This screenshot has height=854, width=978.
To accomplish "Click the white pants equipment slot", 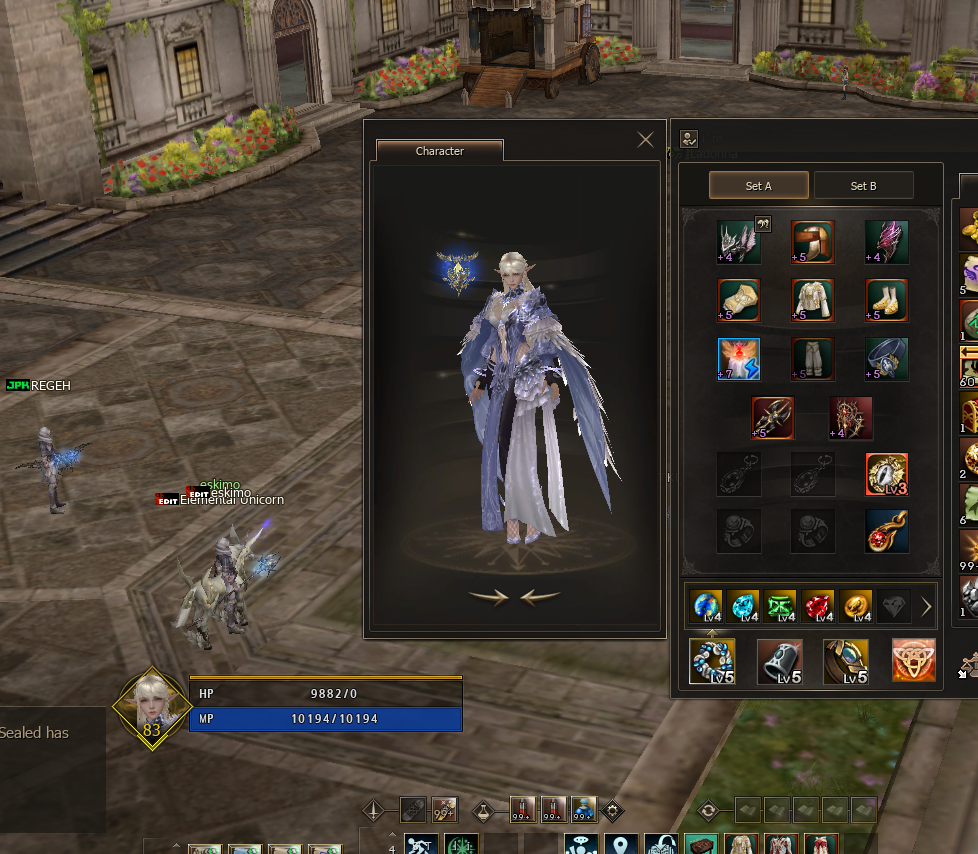I will [x=813, y=359].
